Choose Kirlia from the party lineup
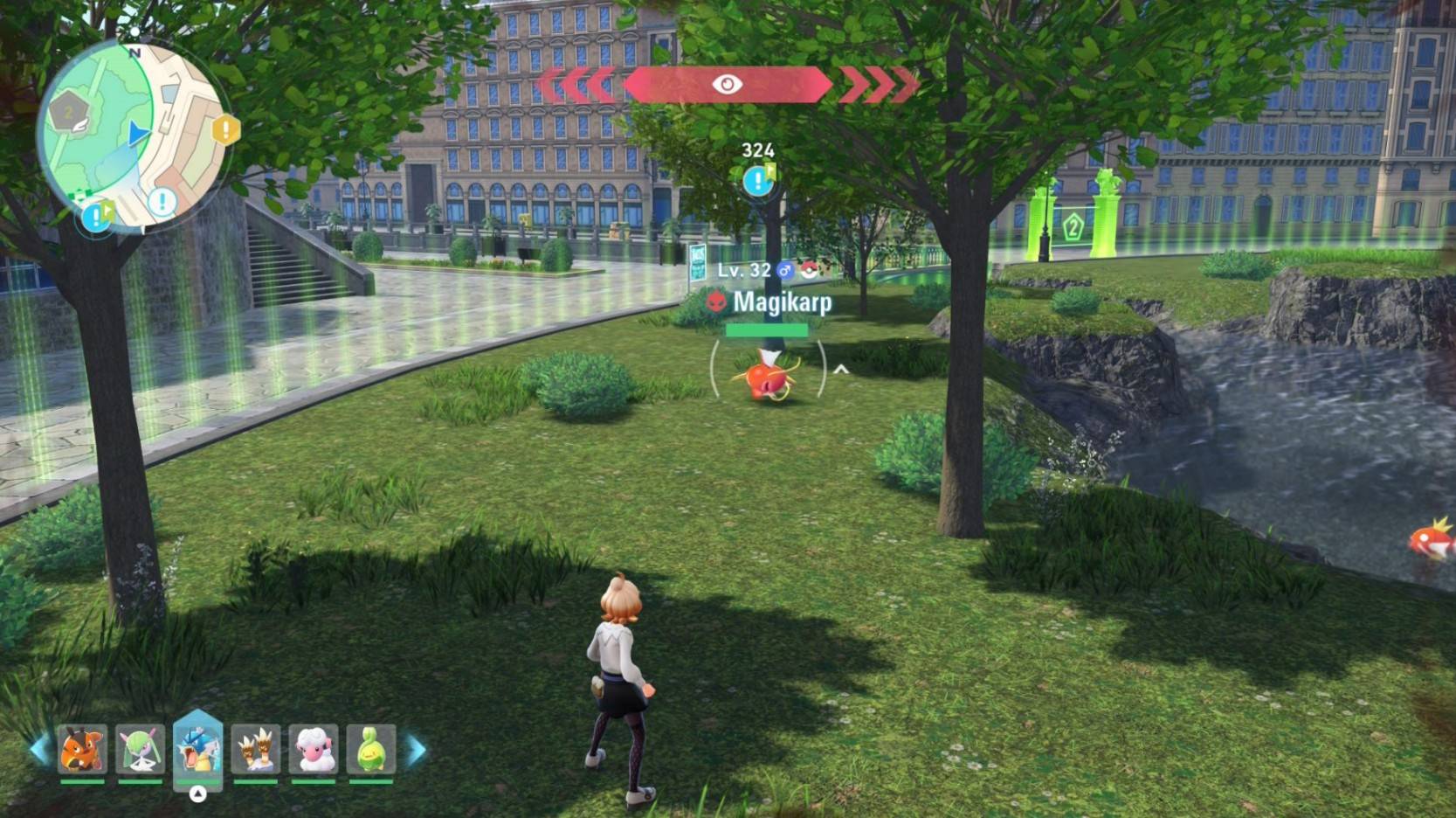 (140, 750)
